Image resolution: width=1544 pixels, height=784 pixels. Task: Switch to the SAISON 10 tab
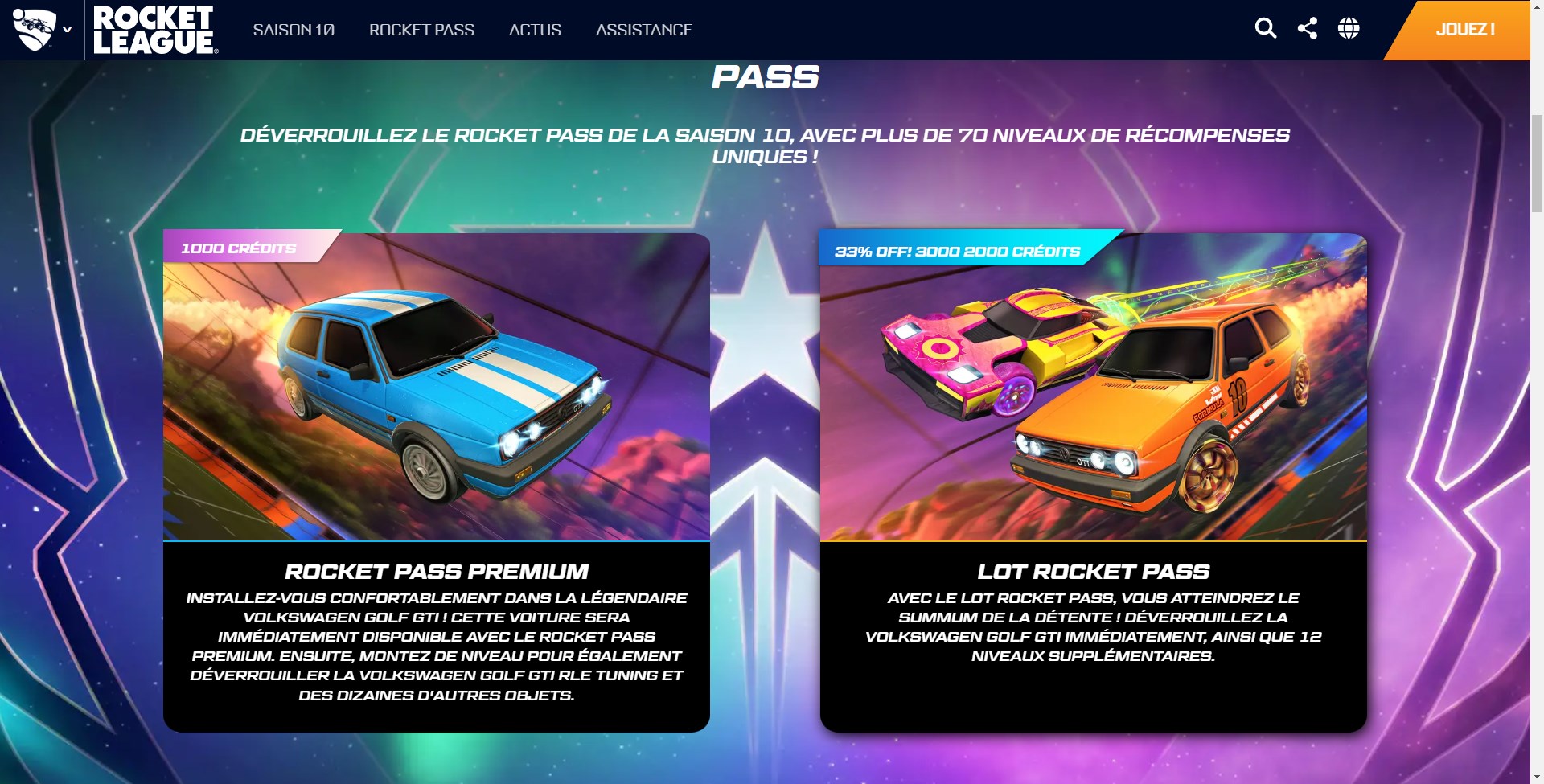point(294,30)
